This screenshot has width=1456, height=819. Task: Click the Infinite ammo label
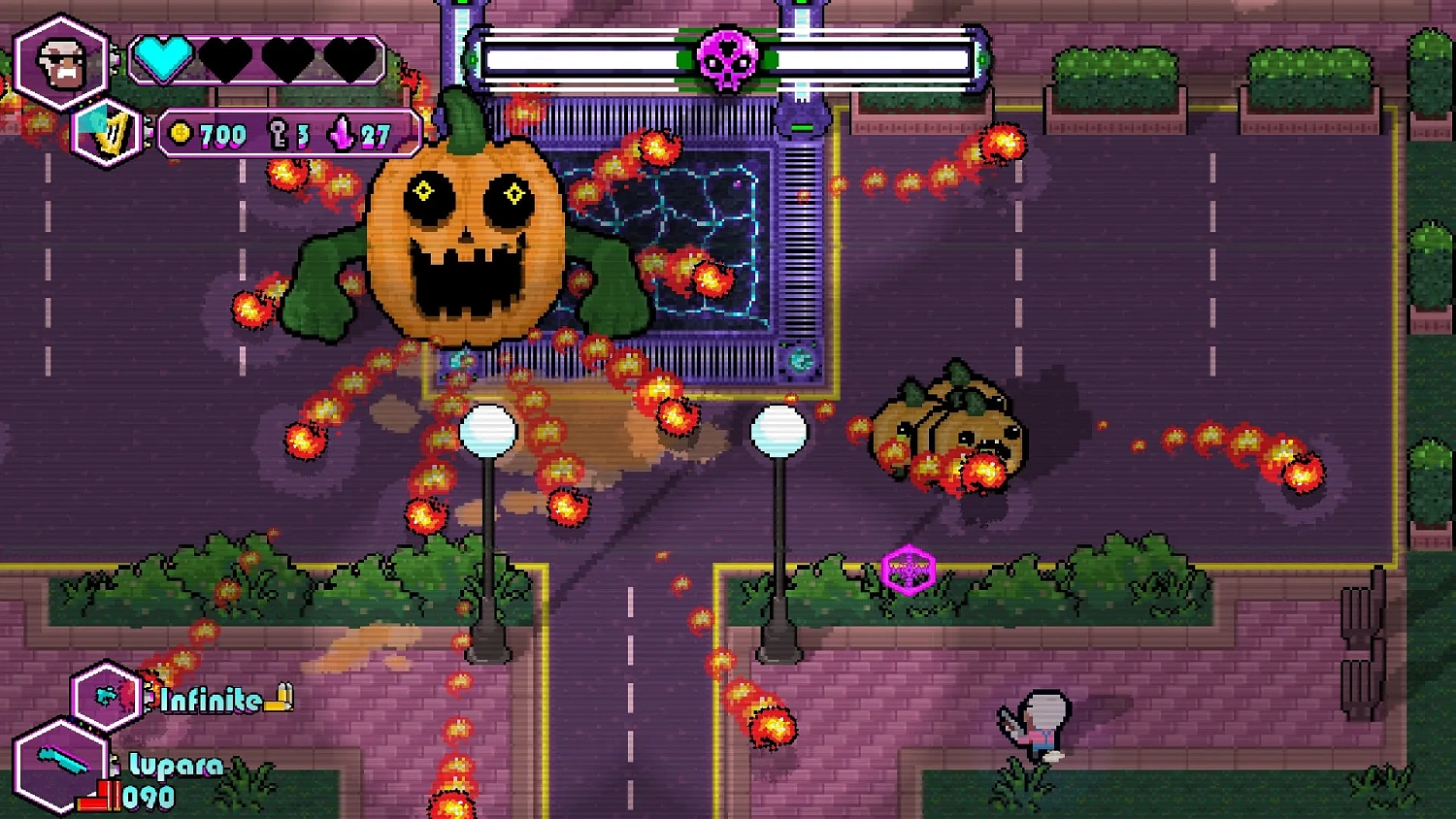(x=207, y=698)
